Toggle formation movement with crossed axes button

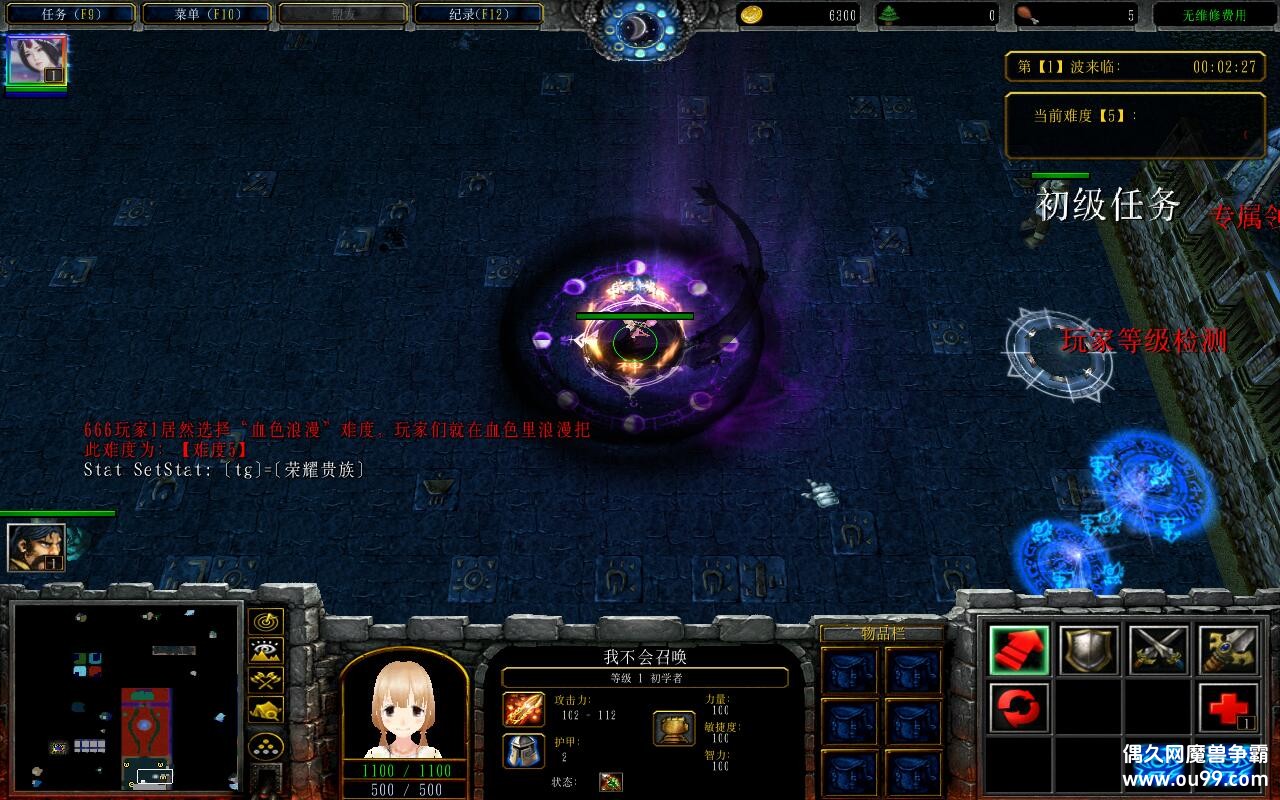pos(264,678)
